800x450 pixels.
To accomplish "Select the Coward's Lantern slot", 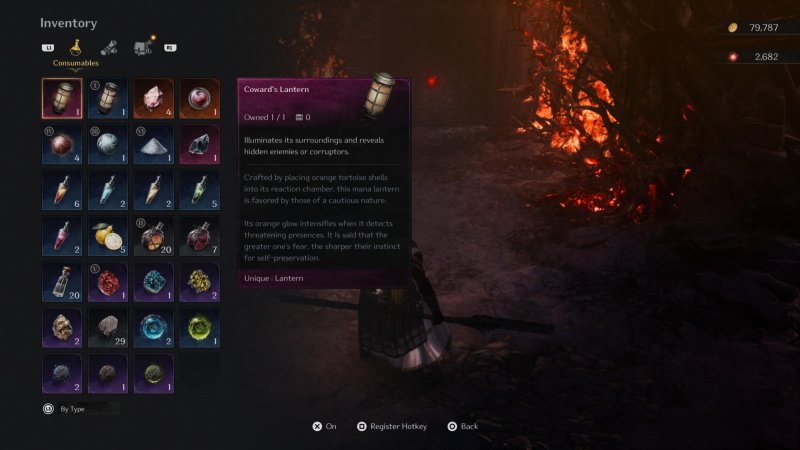I will point(62,99).
